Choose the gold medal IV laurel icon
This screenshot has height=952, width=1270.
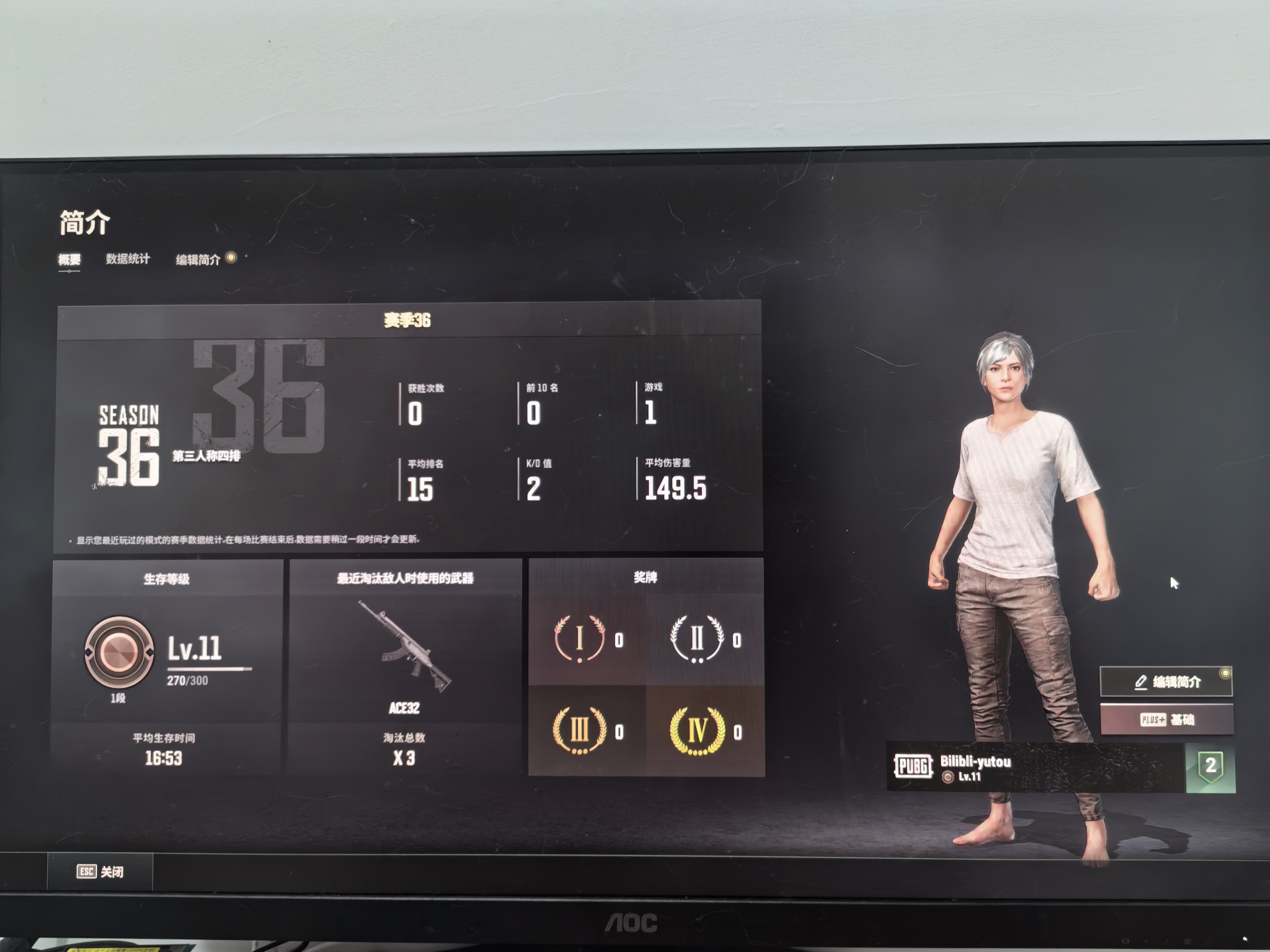(697, 730)
